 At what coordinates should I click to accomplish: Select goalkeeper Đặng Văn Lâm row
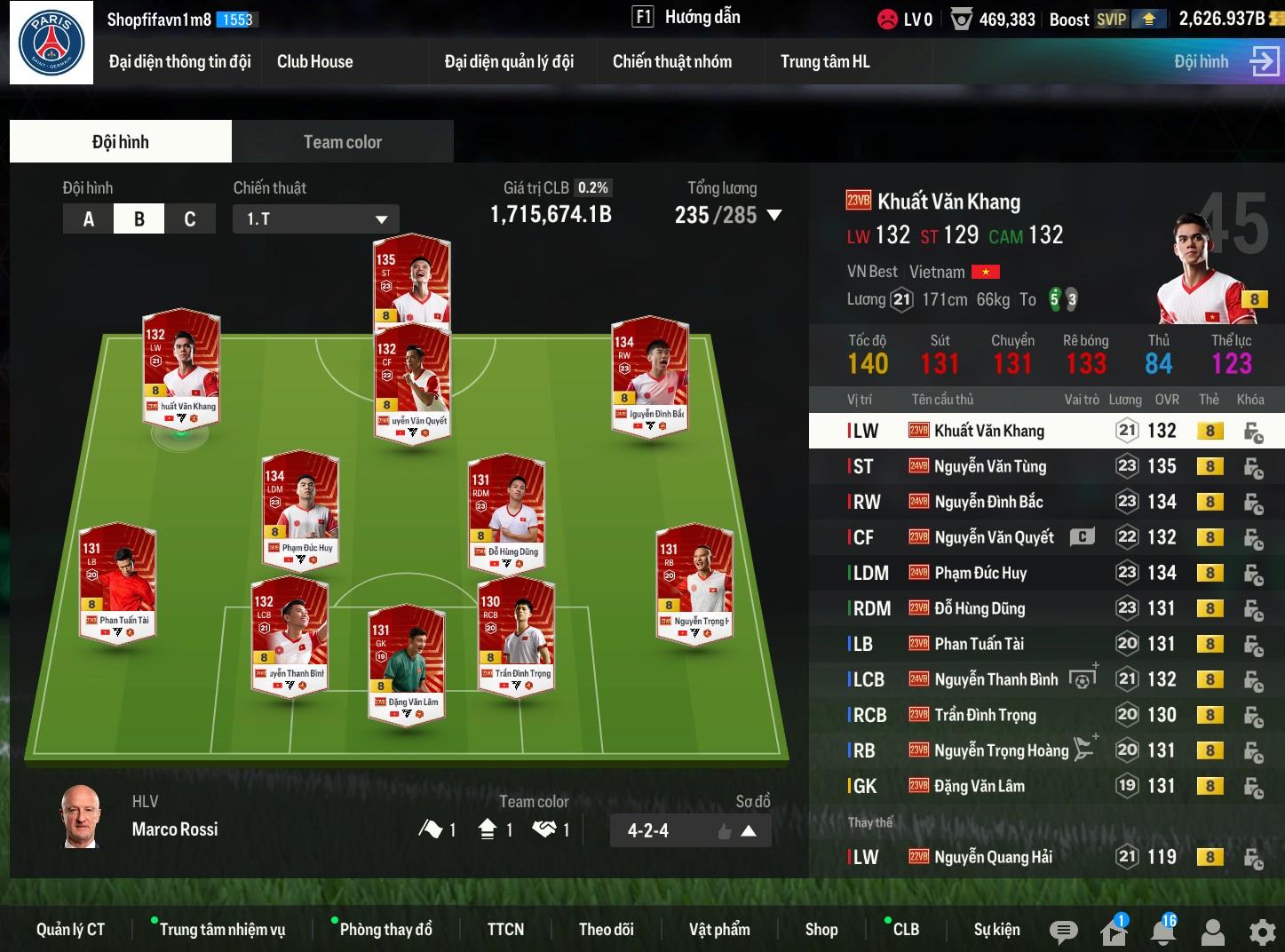(980, 786)
